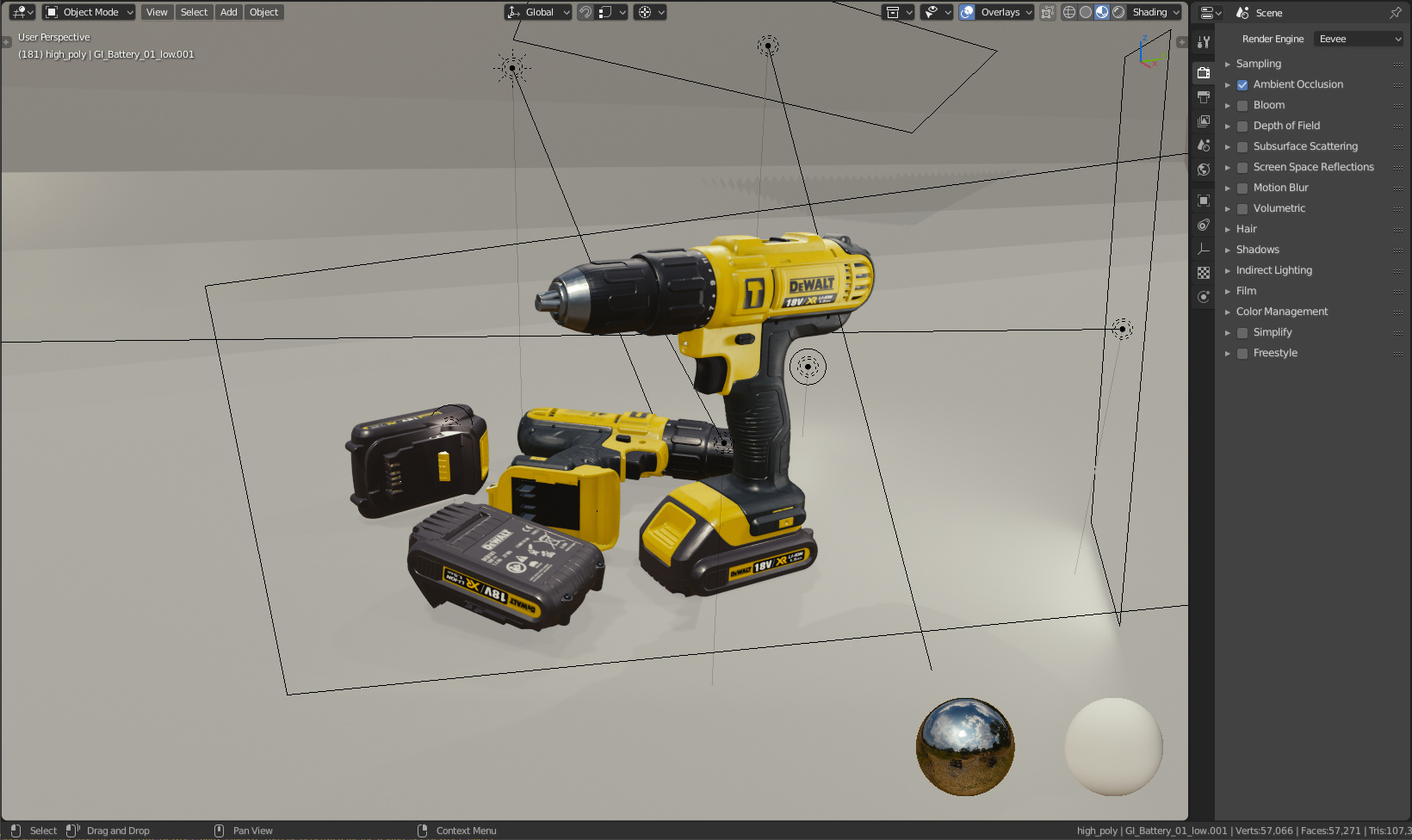Open the Transform Orientation Global selector
Screen dimensions: 1412x840
537,11
